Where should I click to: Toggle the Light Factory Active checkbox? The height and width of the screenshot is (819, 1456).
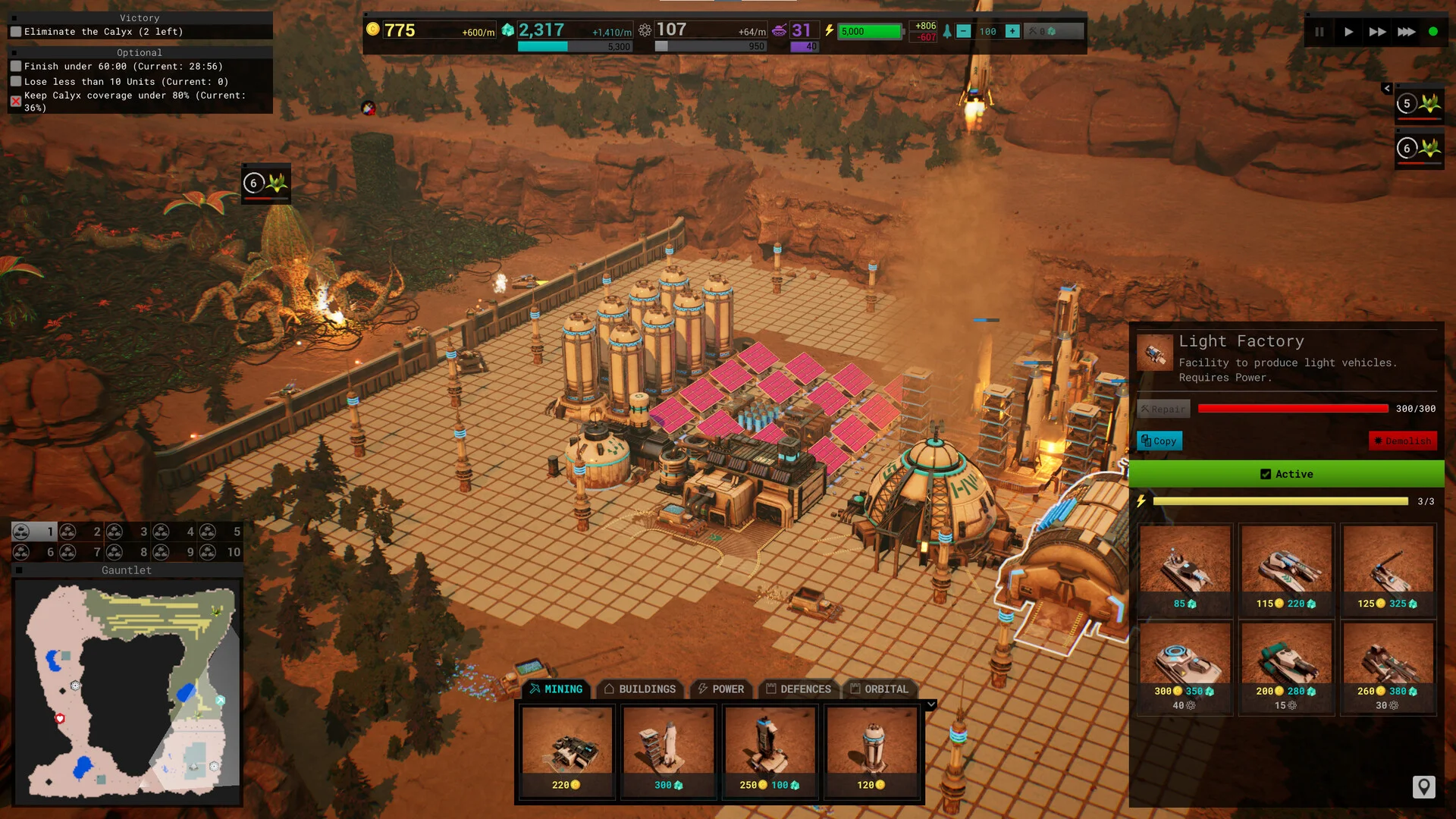(1266, 474)
